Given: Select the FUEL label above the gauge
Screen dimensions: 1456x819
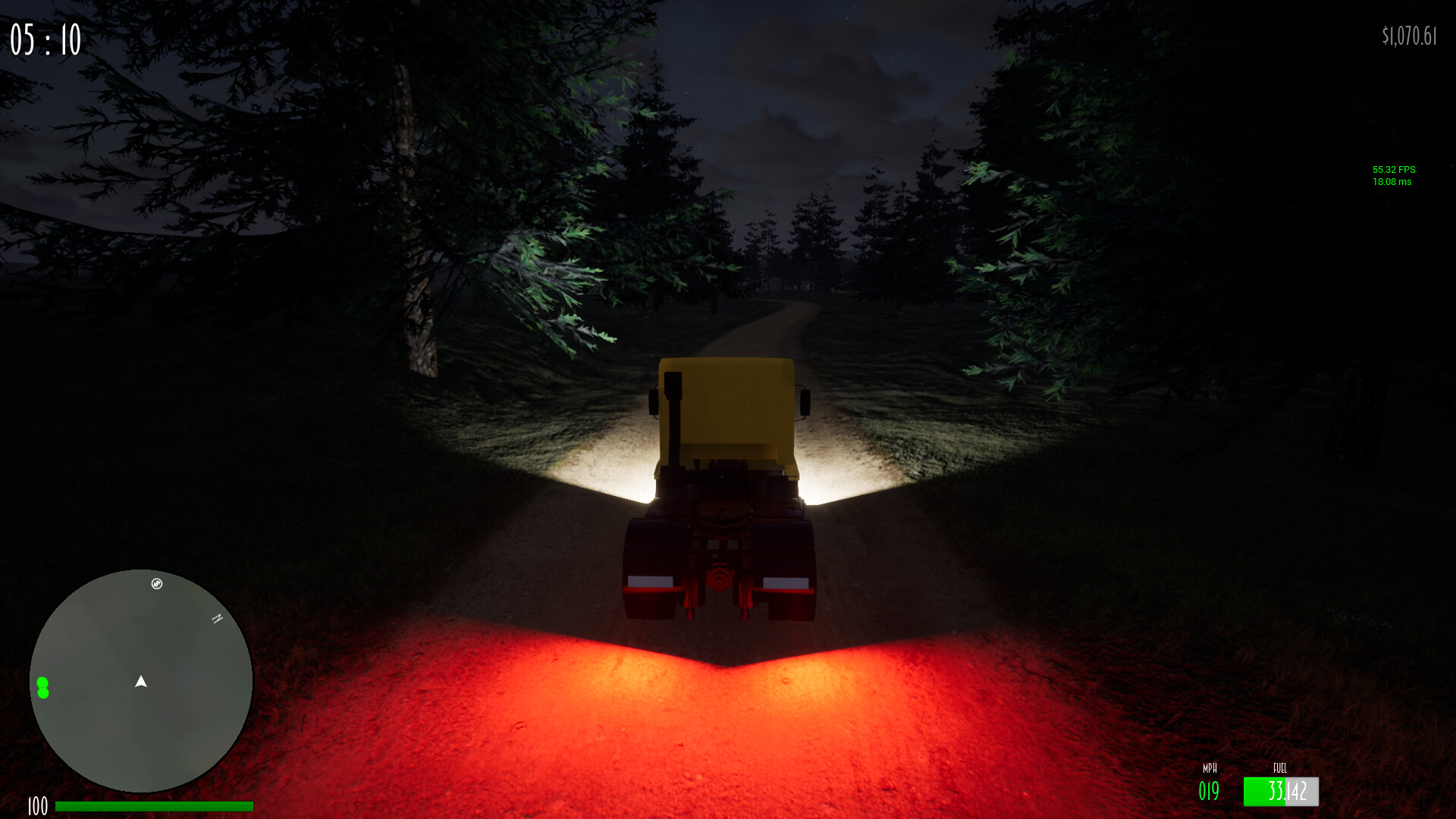Looking at the screenshot, I should tap(1279, 768).
